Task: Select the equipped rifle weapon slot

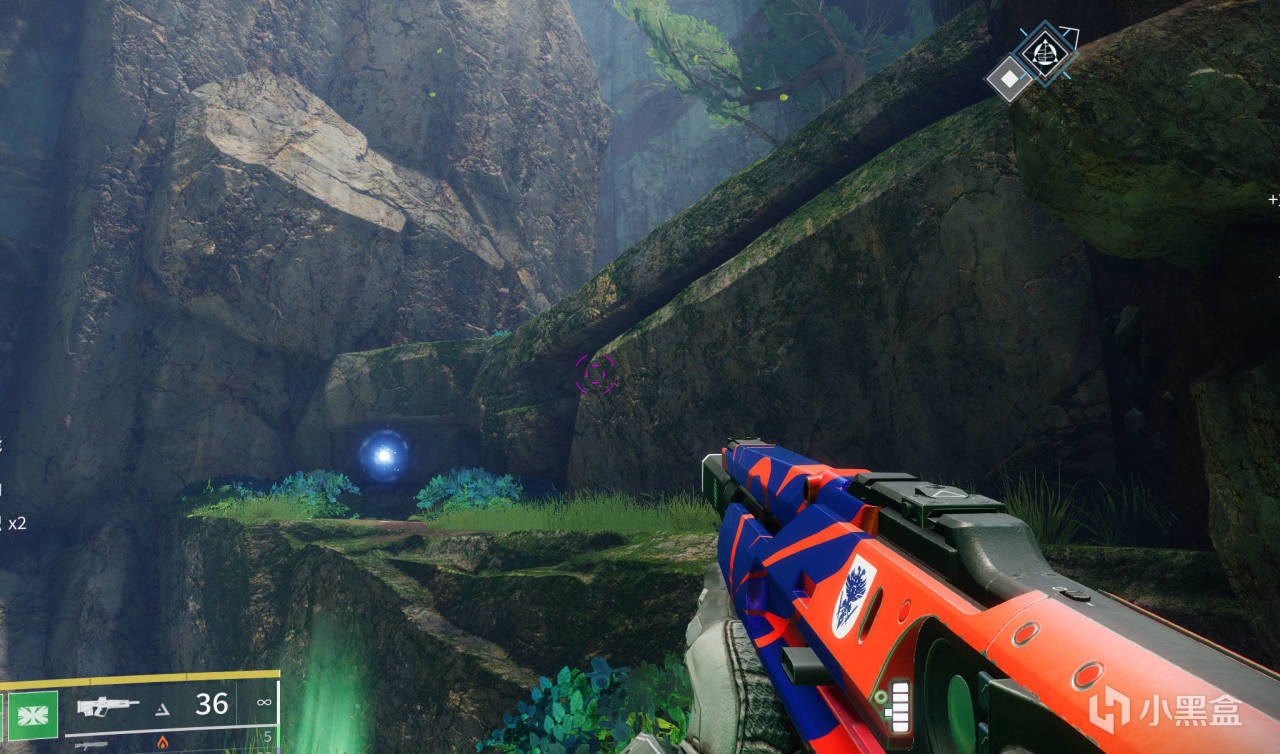Action: click(x=108, y=705)
